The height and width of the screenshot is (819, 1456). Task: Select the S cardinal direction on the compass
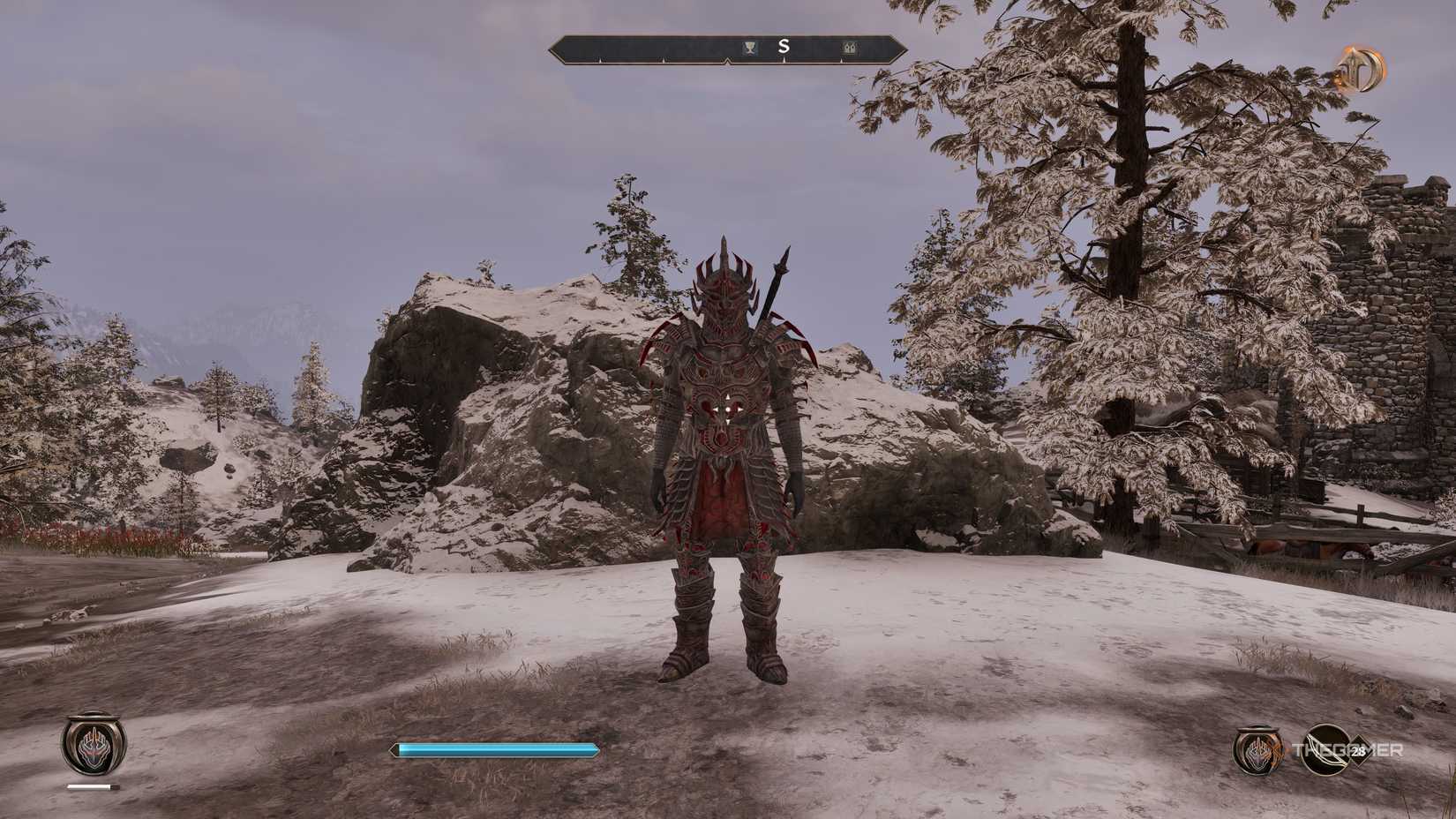pyautogui.click(x=784, y=47)
